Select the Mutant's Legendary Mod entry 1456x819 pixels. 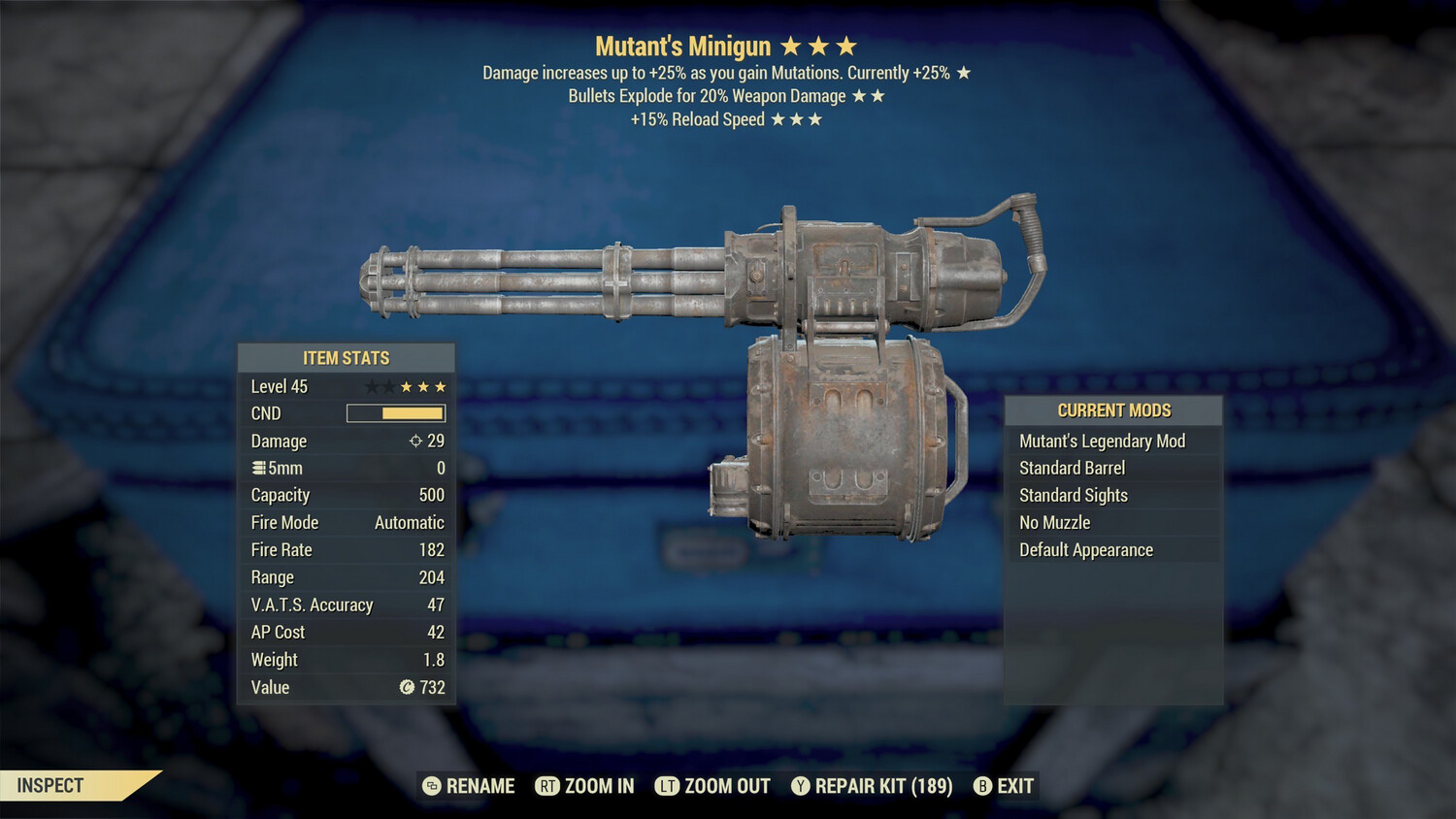pos(1102,441)
